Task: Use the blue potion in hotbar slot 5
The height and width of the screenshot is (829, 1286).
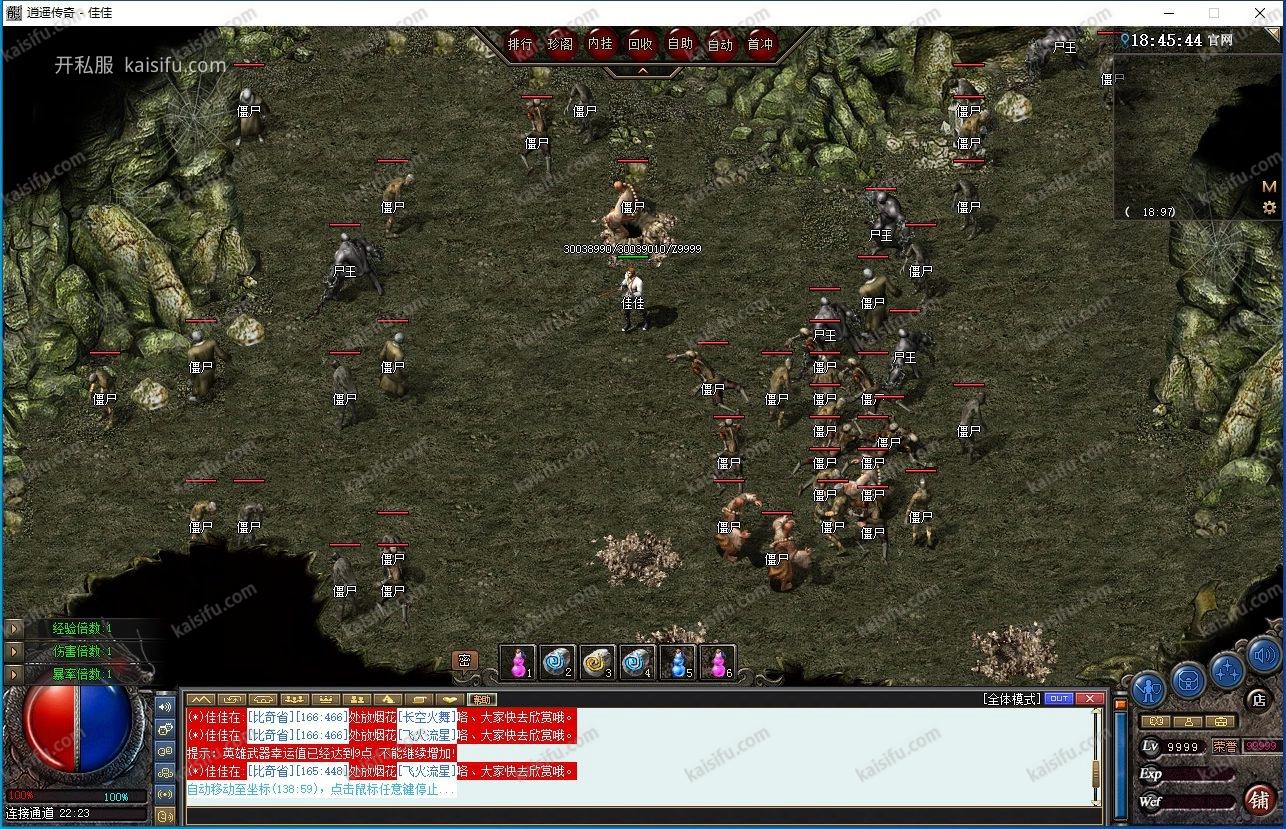Action: [677, 661]
